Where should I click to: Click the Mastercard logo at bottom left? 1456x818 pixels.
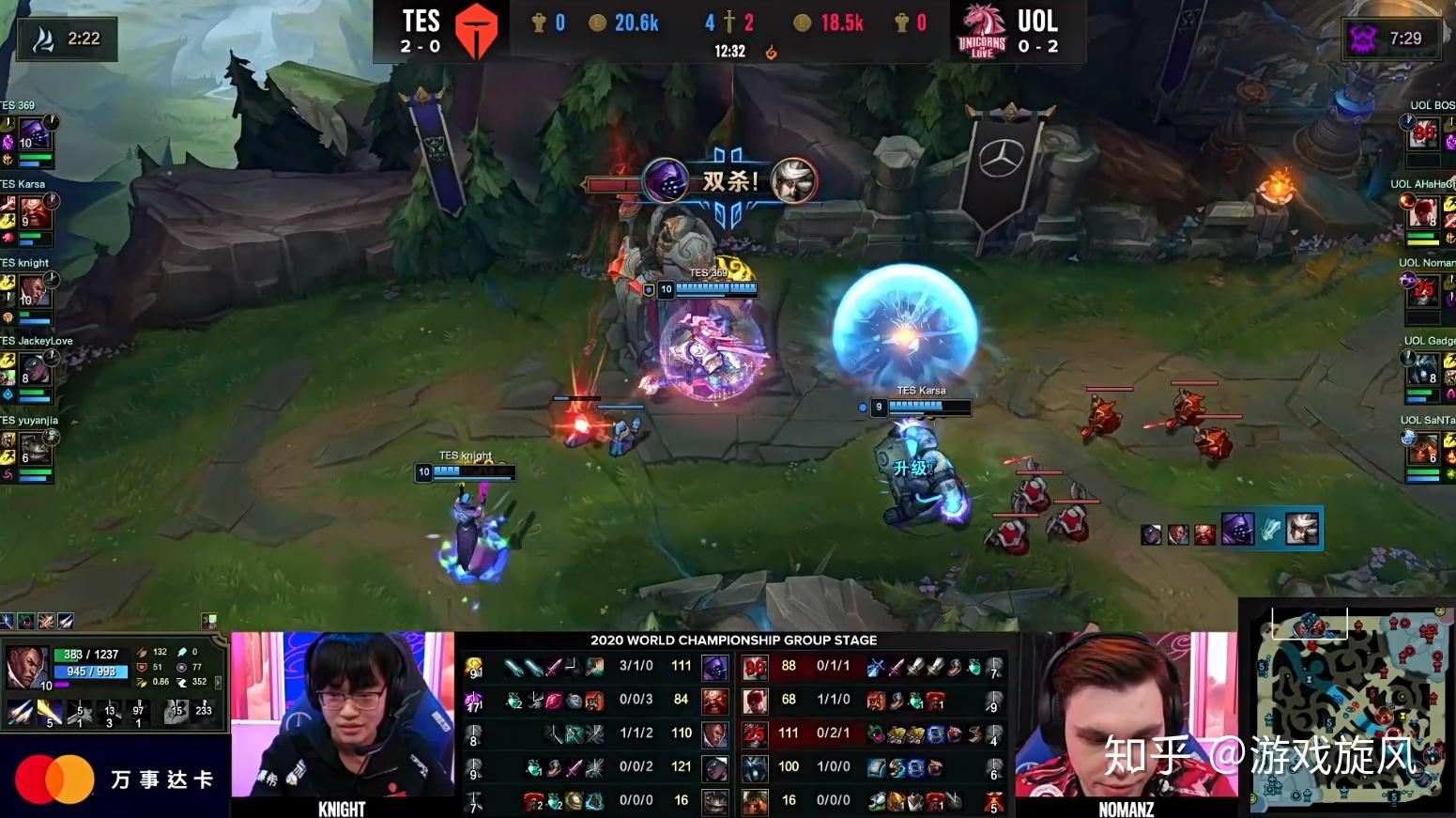58,779
